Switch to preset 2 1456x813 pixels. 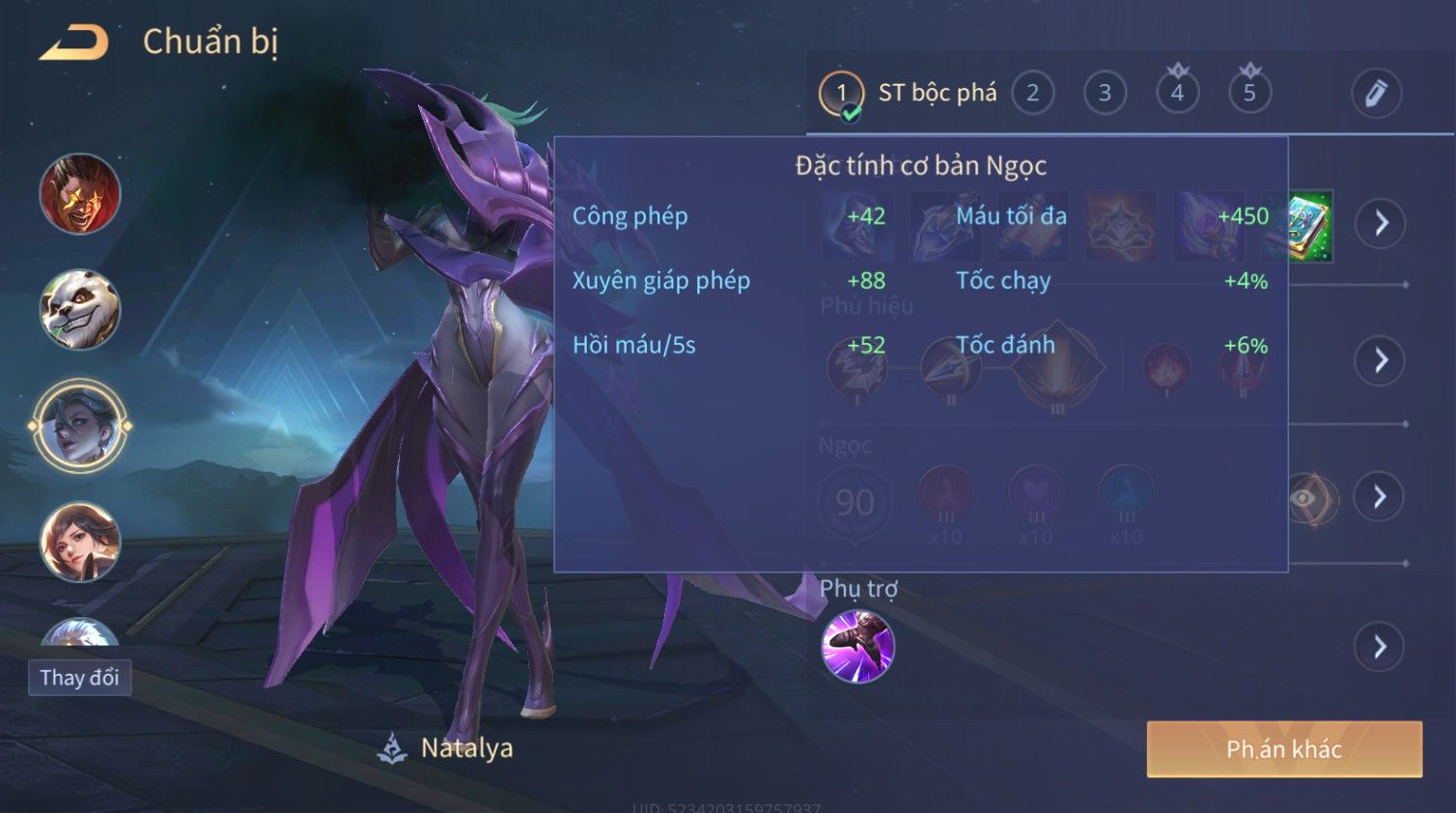1032,94
